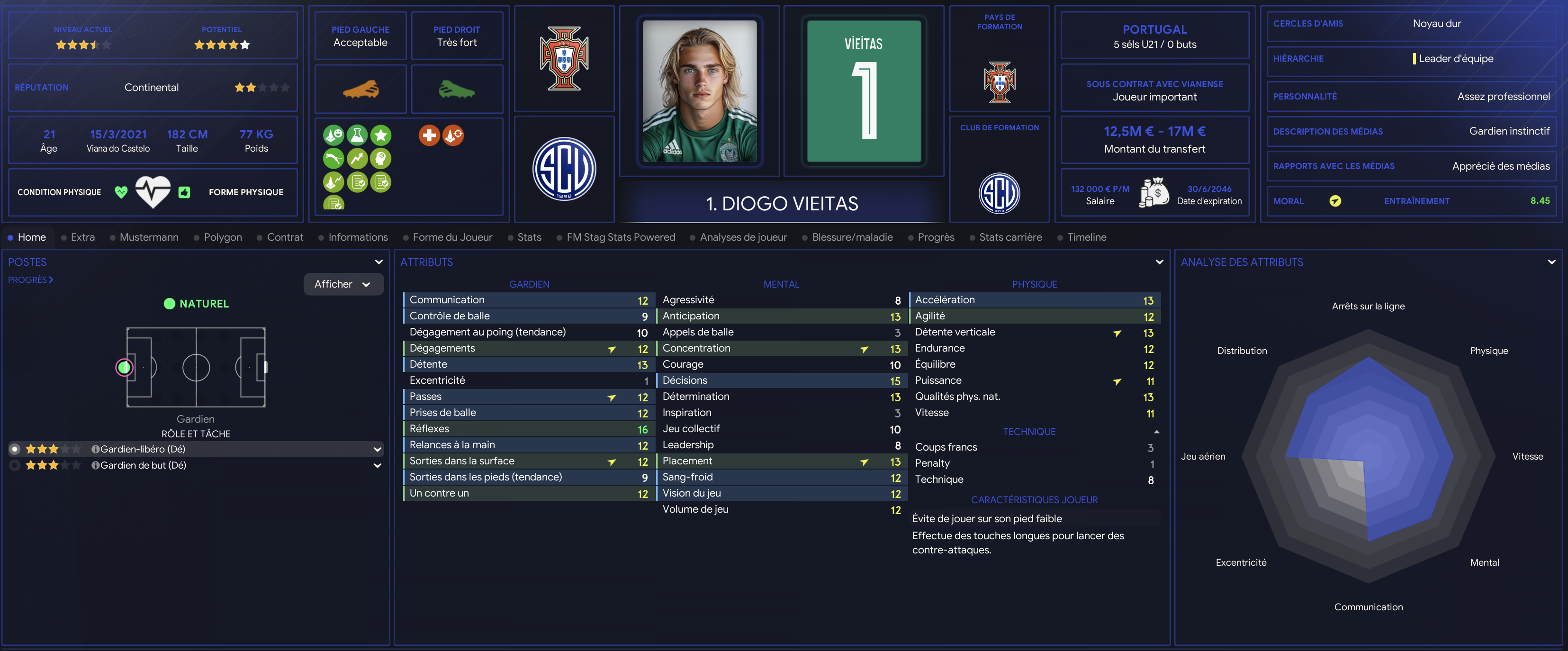Open the Afficher dropdown
The image size is (1568, 651).
click(x=342, y=284)
